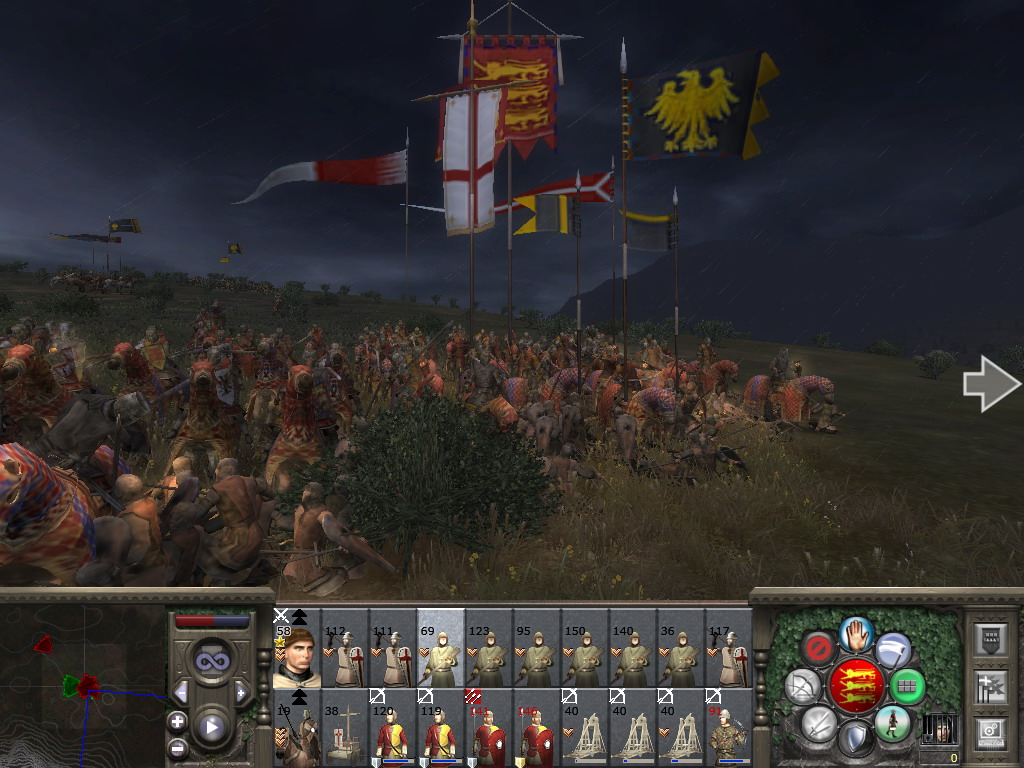Screen dimensions: 1024x768
Task: Pick the mounted bodyguard card with 19 men
Action: [x=296, y=729]
